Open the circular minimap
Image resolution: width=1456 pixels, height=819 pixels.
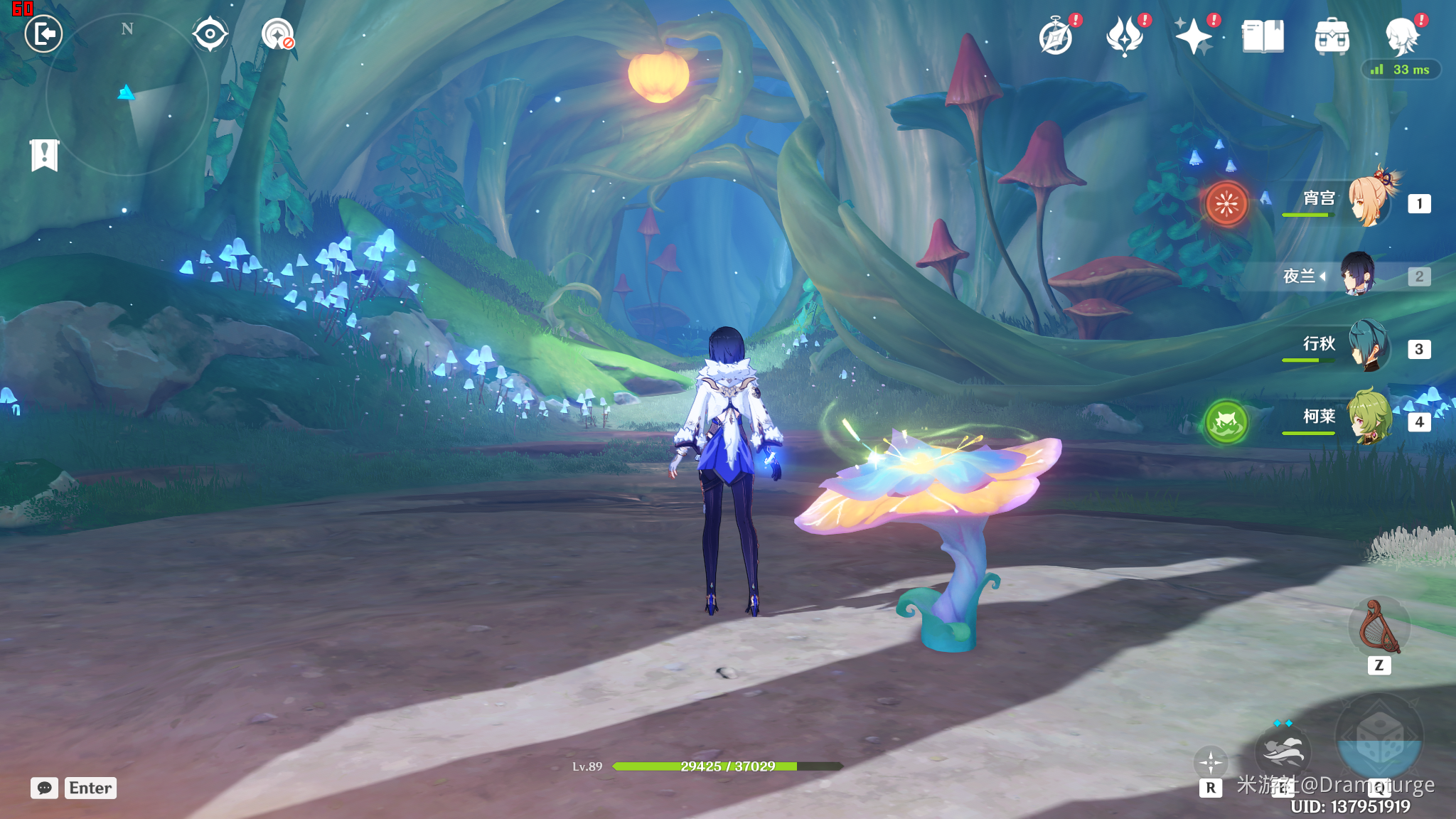pyautogui.click(x=127, y=94)
